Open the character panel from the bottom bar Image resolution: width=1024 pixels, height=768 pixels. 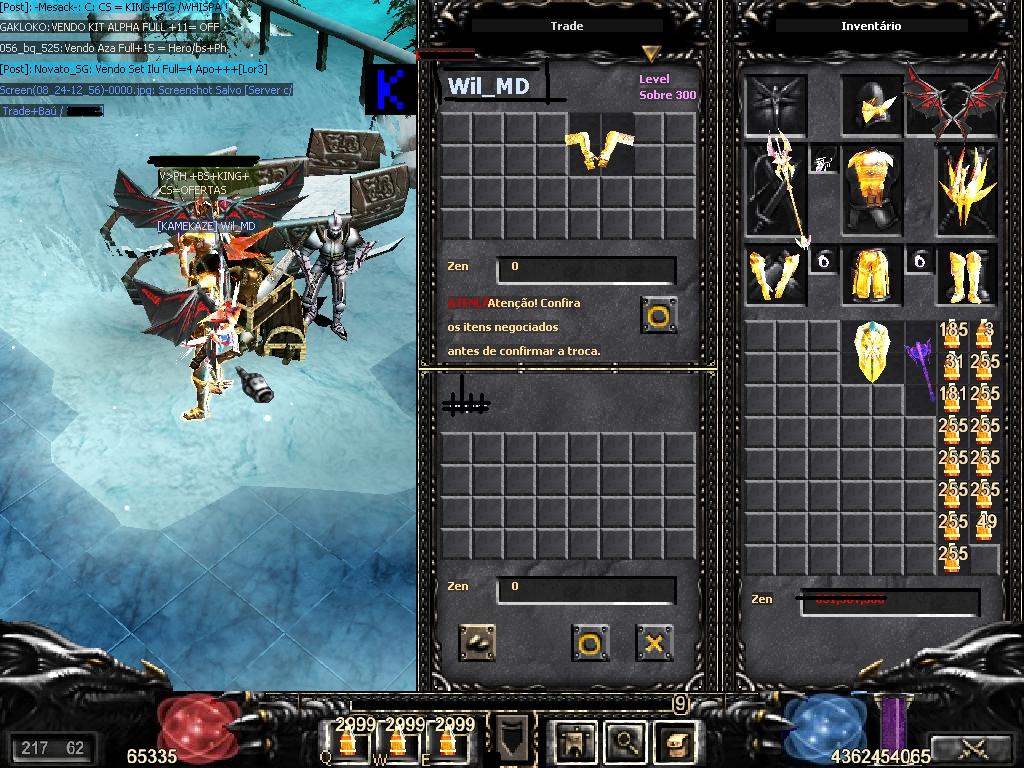pyautogui.click(x=575, y=741)
